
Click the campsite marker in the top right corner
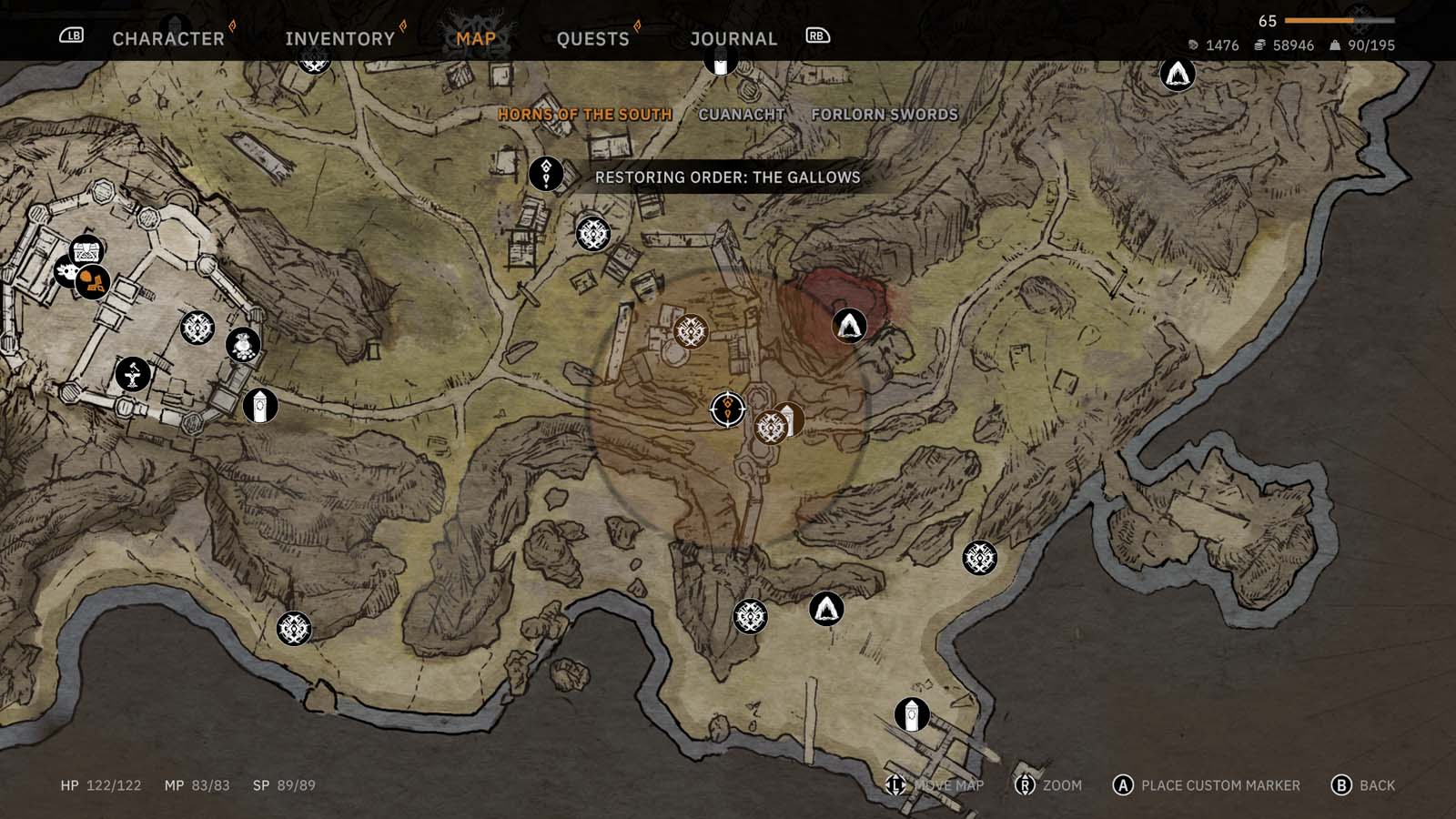(x=1177, y=76)
